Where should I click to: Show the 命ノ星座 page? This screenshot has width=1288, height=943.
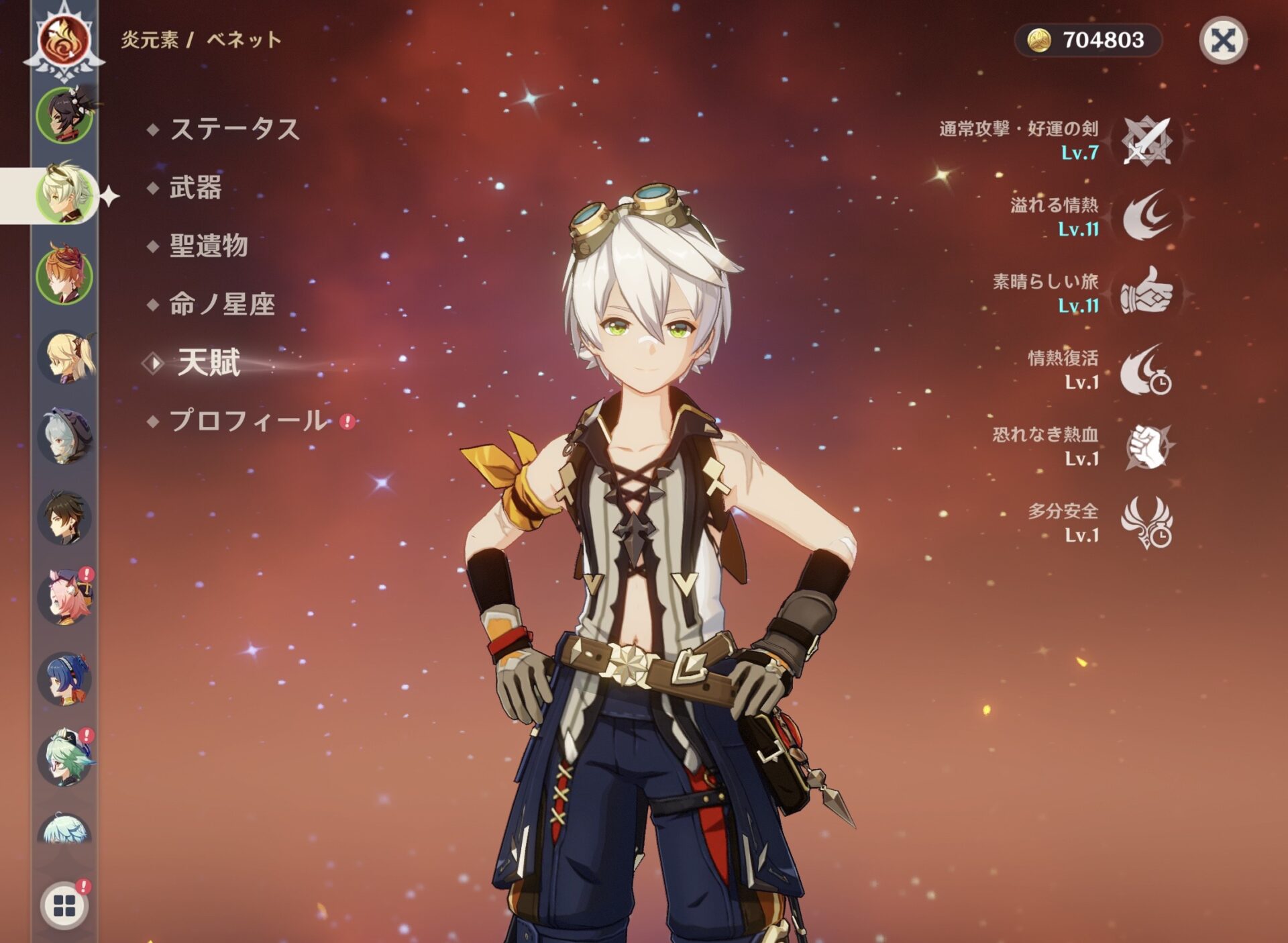click(222, 305)
